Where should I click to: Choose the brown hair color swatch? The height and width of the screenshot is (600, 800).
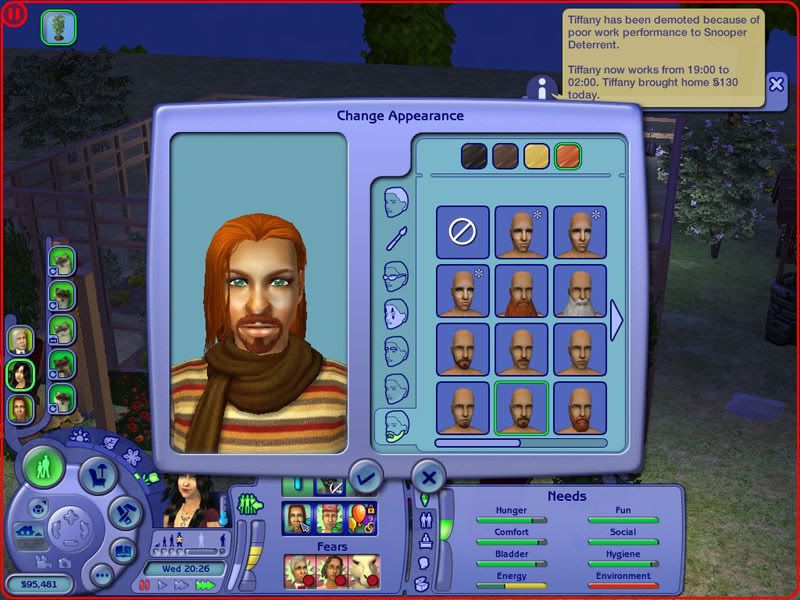coord(505,157)
